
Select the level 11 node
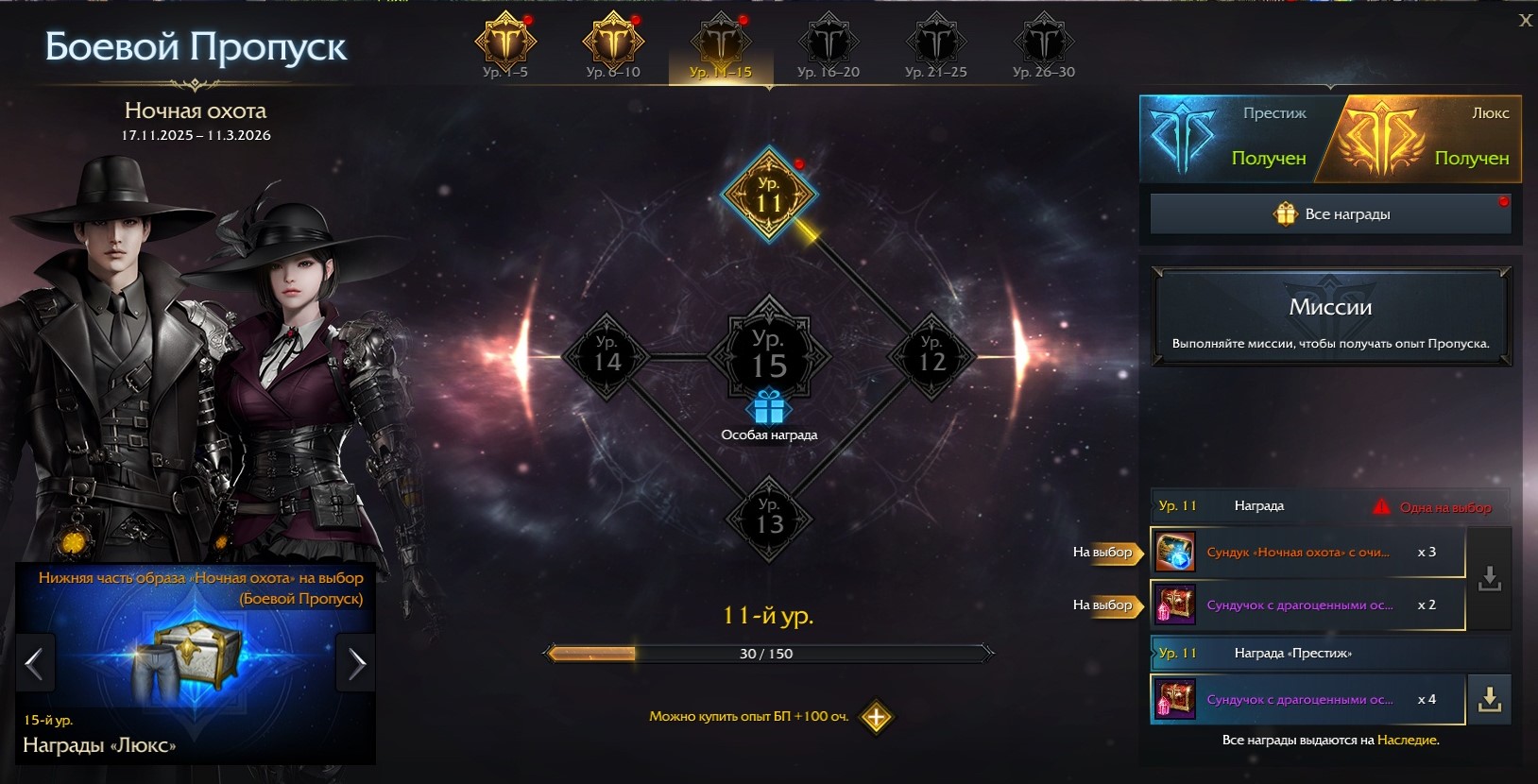pyautogui.click(x=769, y=196)
